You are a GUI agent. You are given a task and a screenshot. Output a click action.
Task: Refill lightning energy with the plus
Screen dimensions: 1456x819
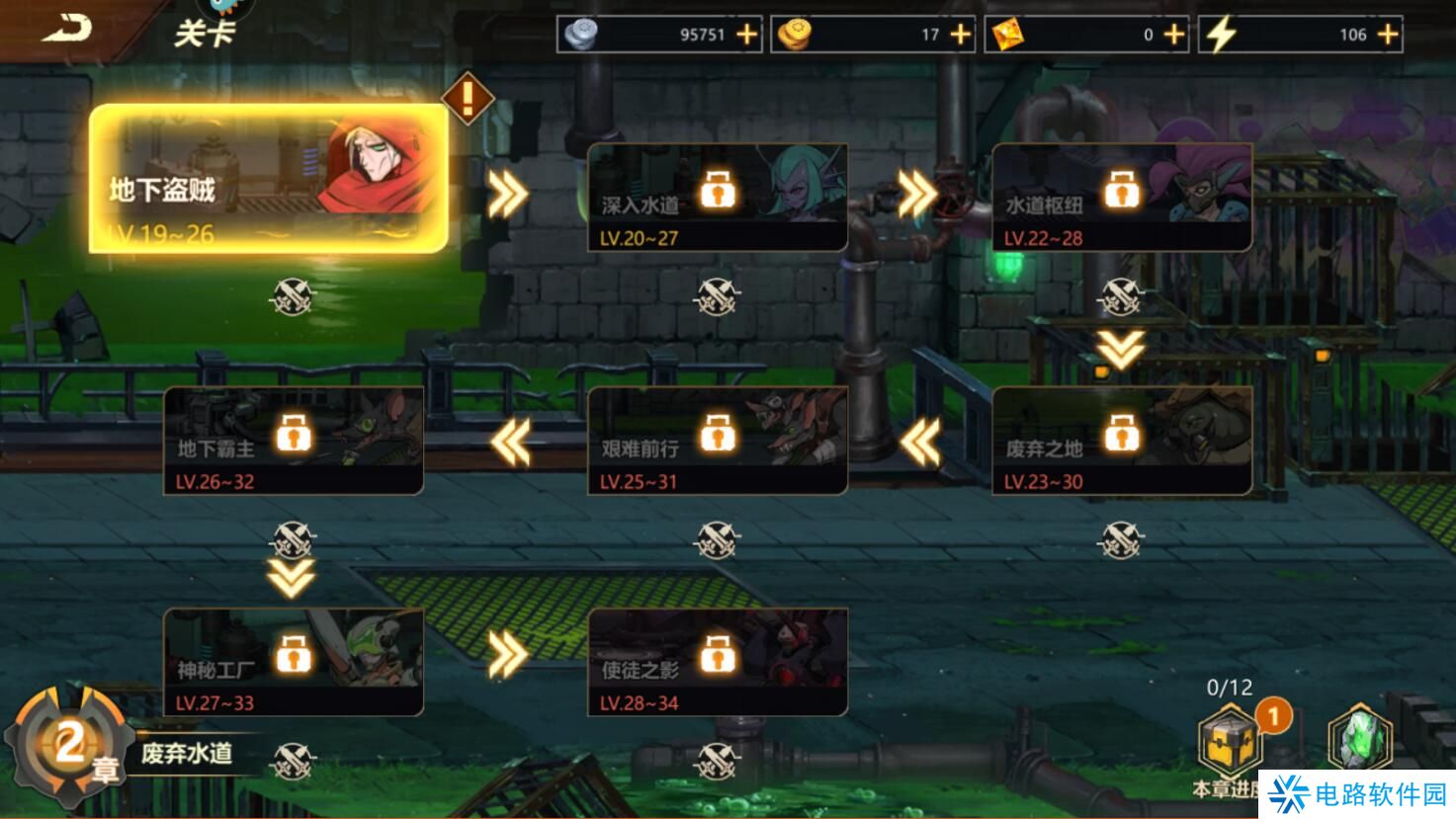click(x=1388, y=35)
